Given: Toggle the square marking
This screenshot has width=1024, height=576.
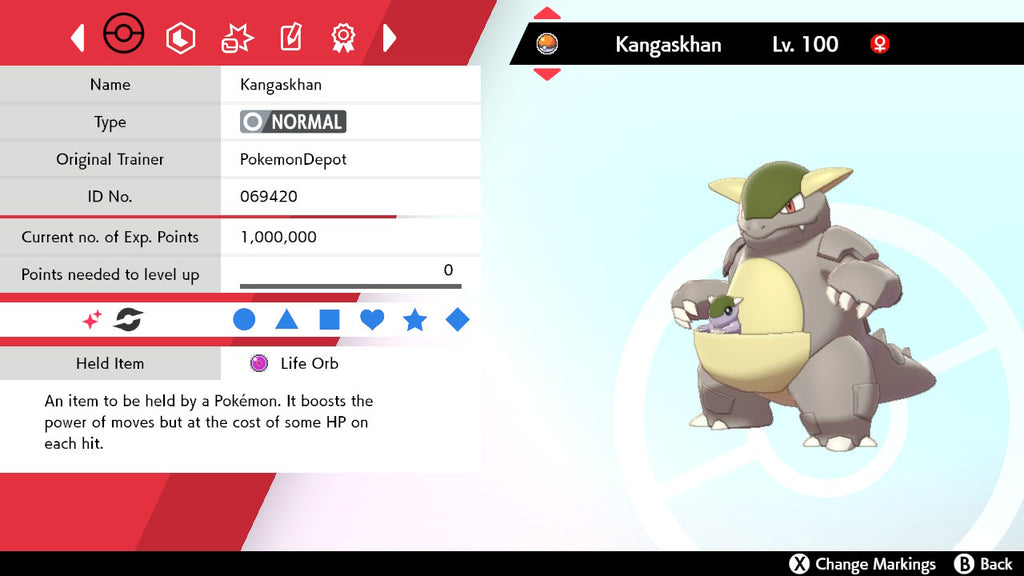Looking at the screenshot, I should [329, 320].
